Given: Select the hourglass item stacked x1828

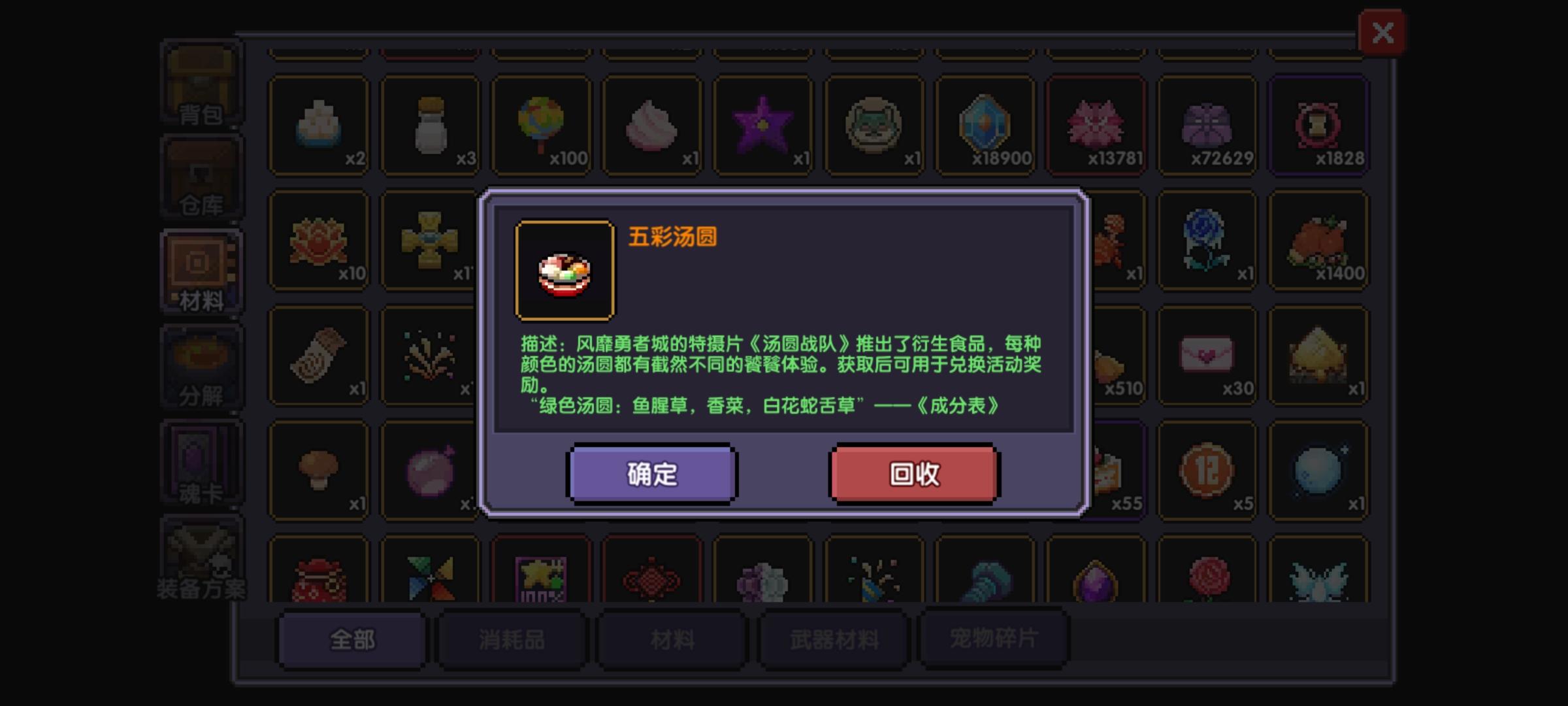Looking at the screenshot, I should (x=1318, y=124).
